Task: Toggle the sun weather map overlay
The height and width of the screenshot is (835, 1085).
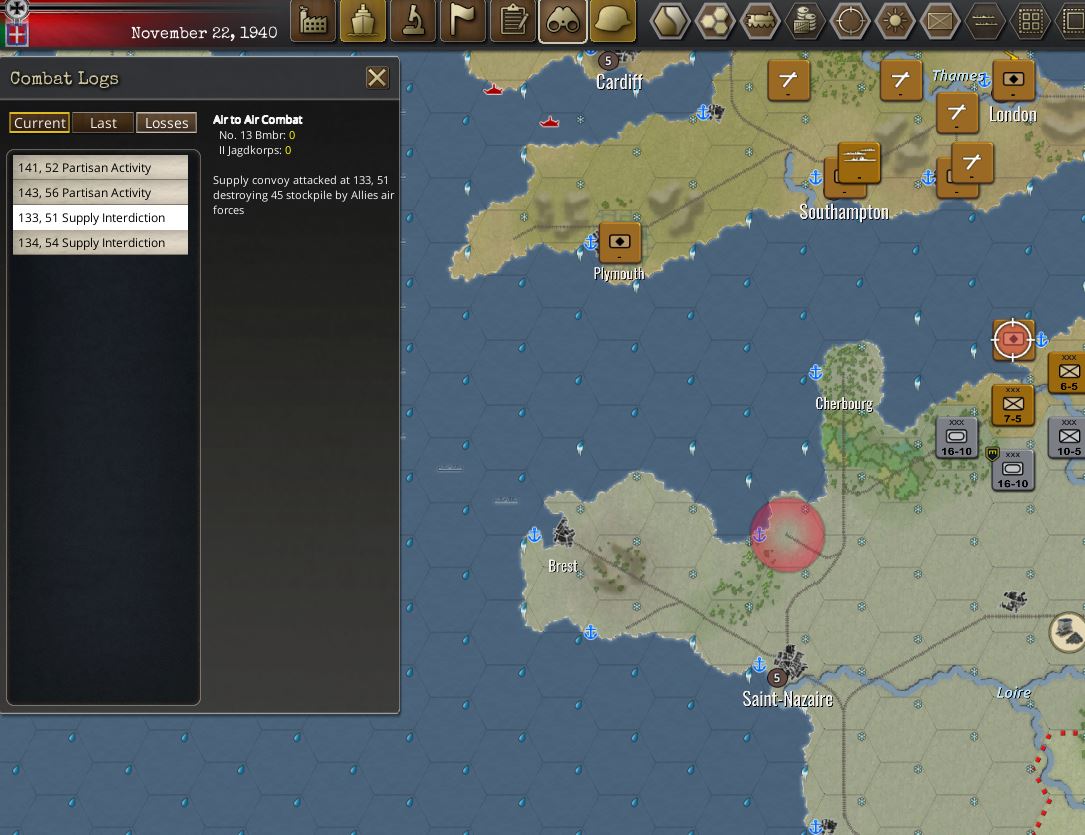Action: coord(895,21)
